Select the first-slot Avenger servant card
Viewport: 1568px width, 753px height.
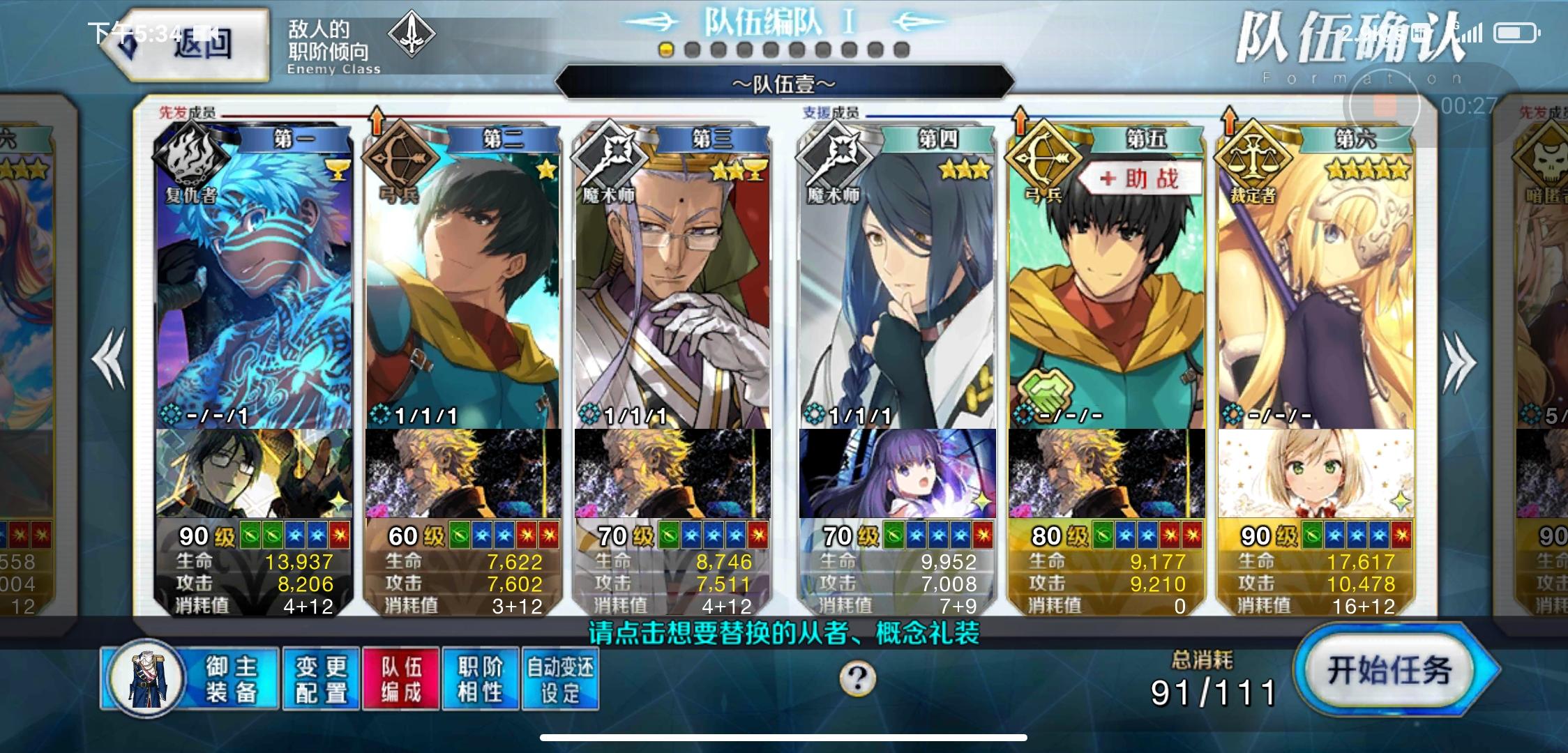[x=254, y=279]
